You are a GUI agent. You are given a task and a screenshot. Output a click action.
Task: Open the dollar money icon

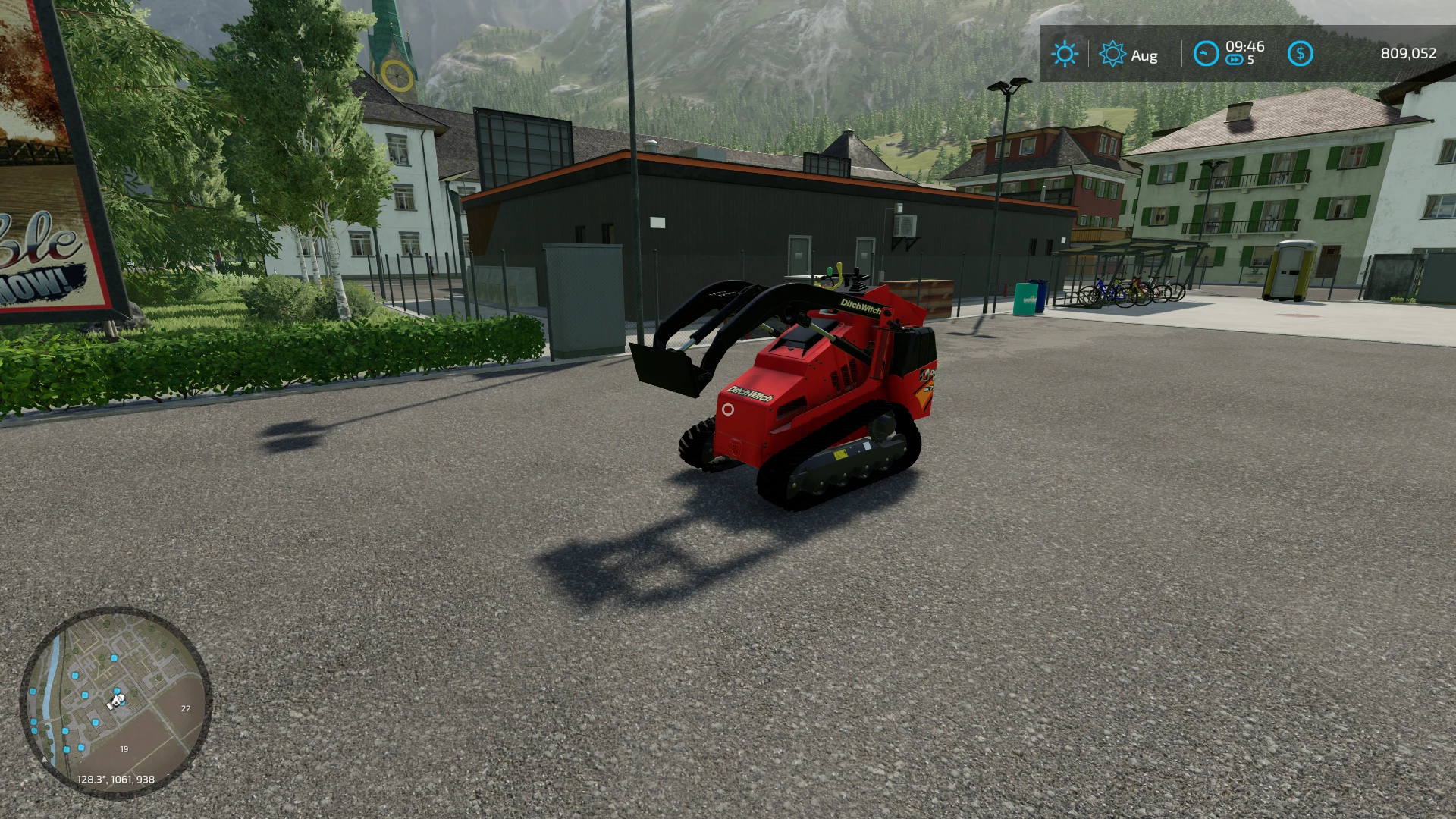(x=1300, y=54)
